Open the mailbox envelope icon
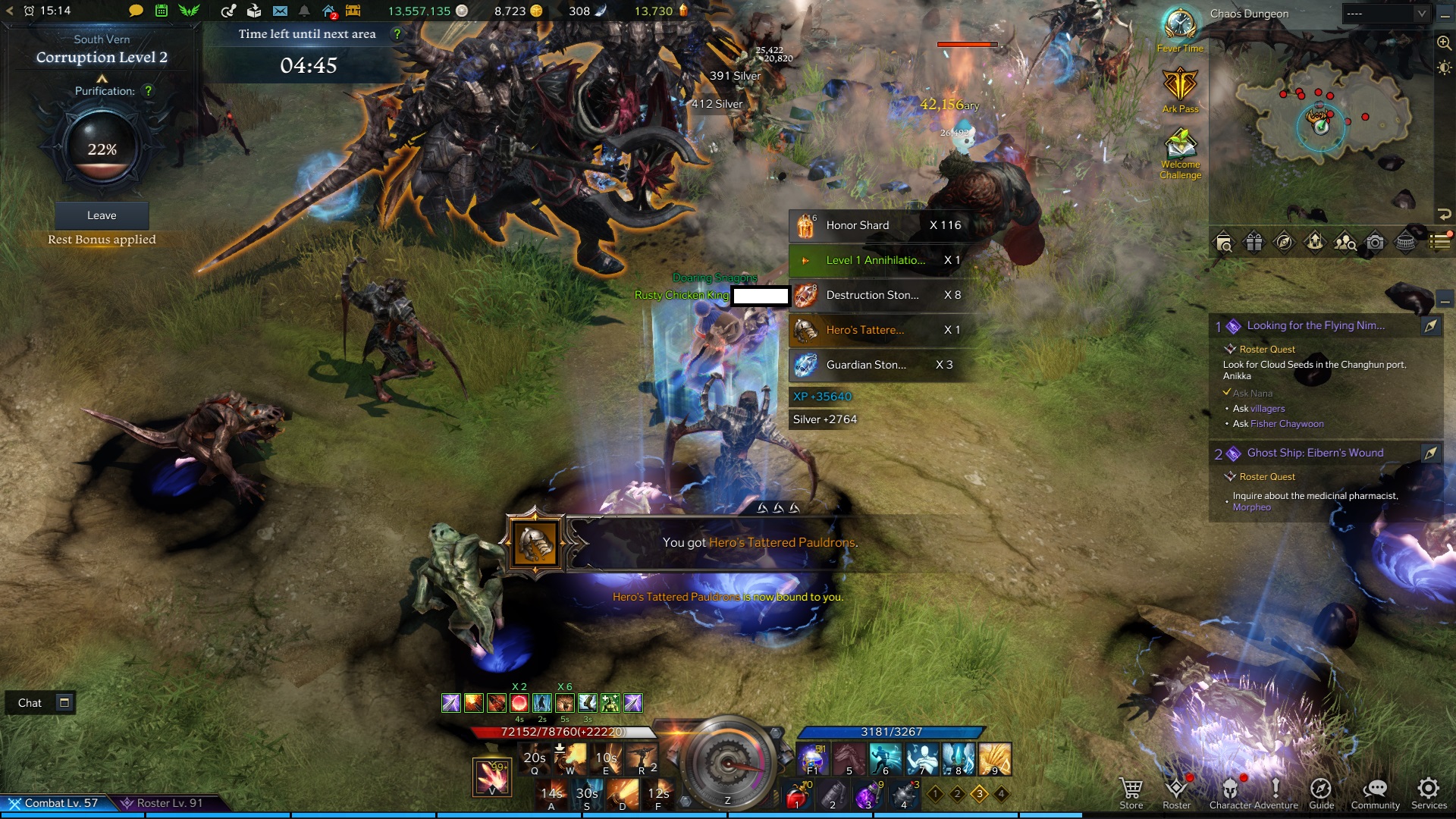The width and height of the screenshot is (1456, 819). tap(281, 11)
